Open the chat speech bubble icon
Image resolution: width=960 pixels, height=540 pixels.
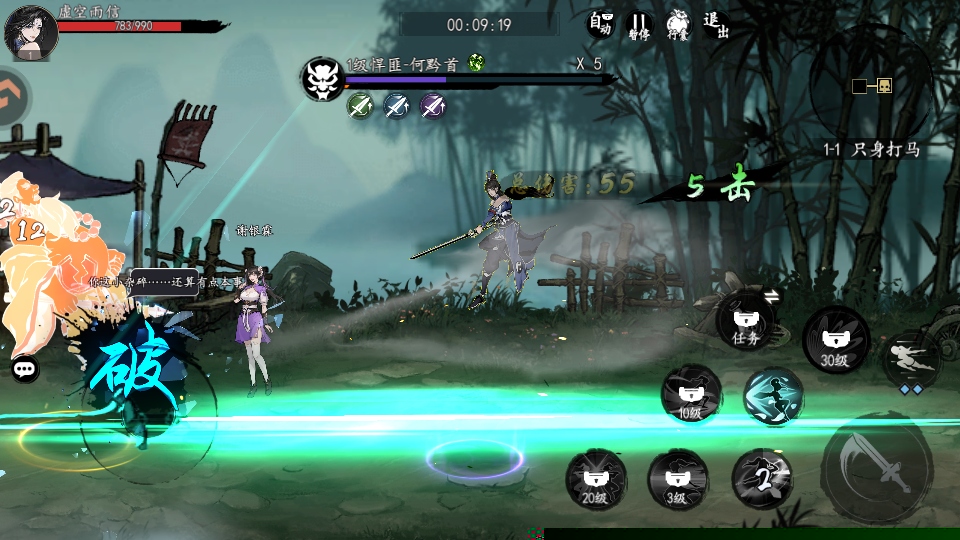point(26,369)
